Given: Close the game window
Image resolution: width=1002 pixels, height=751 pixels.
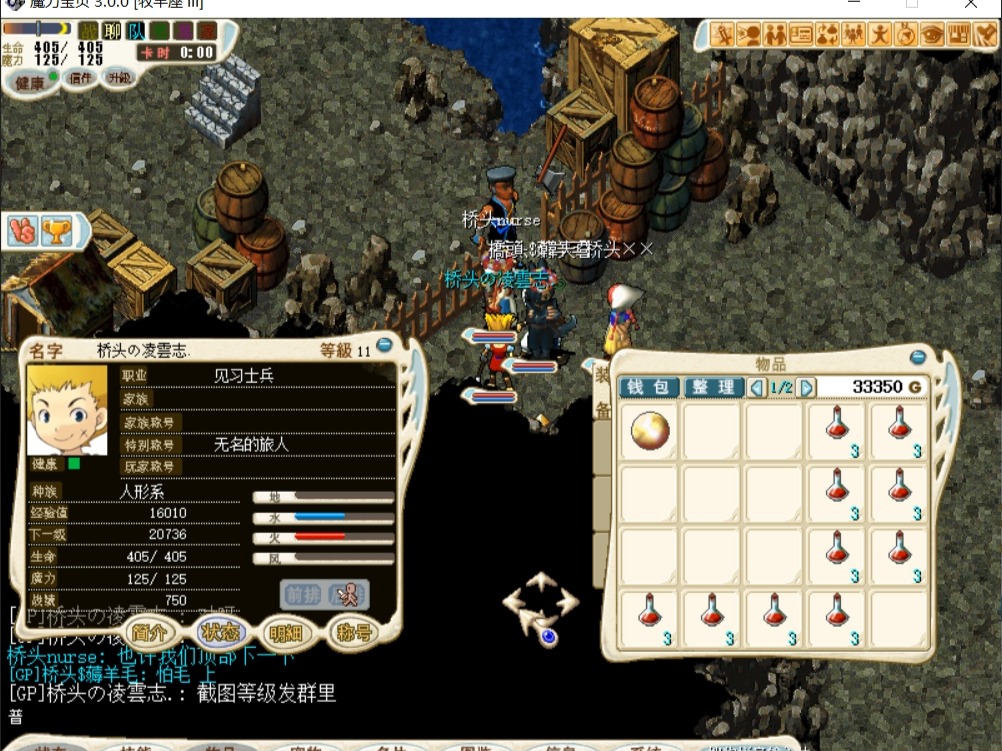Looking at the screenshot, I should (971, 5).
